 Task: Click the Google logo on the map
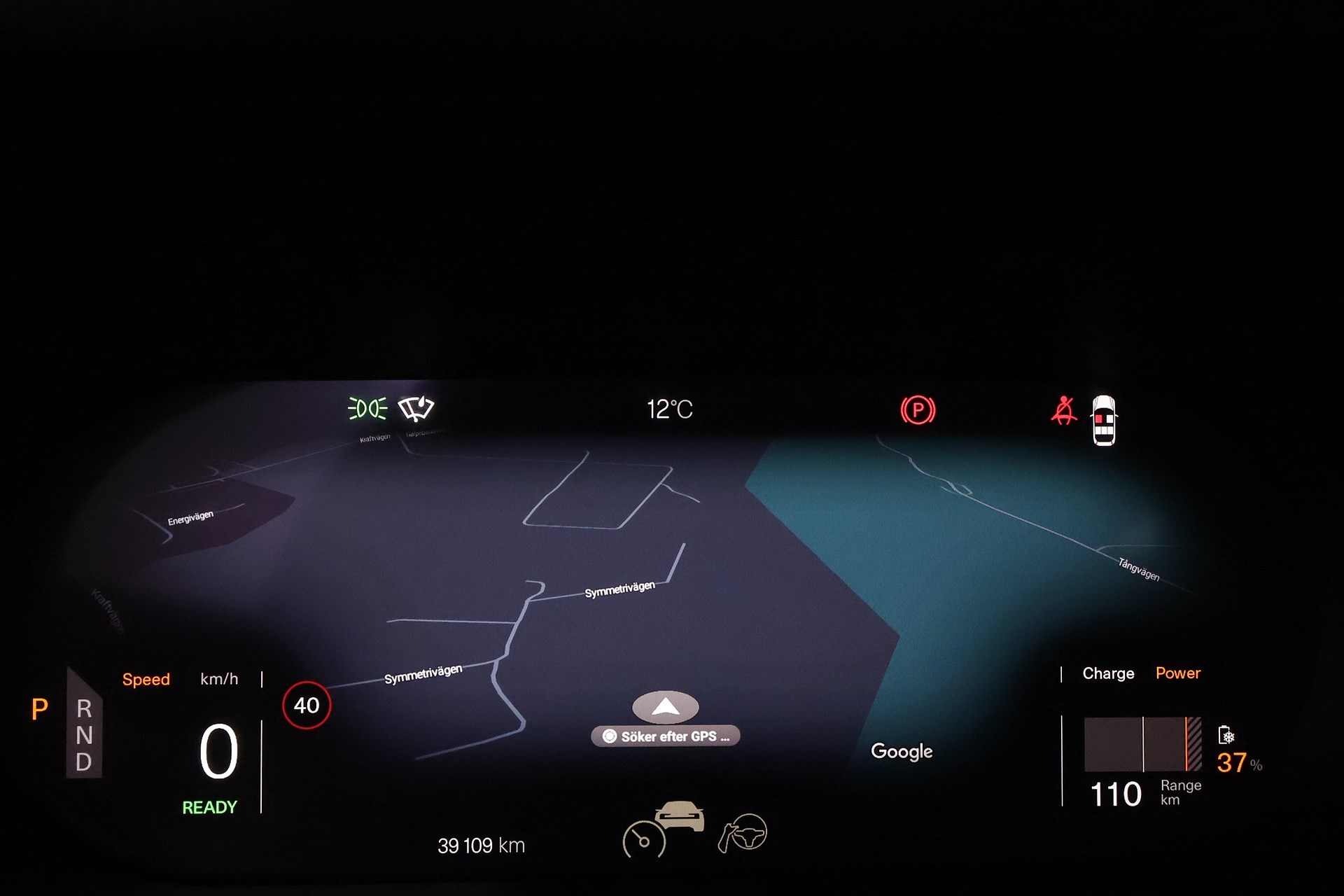(902, 751)
